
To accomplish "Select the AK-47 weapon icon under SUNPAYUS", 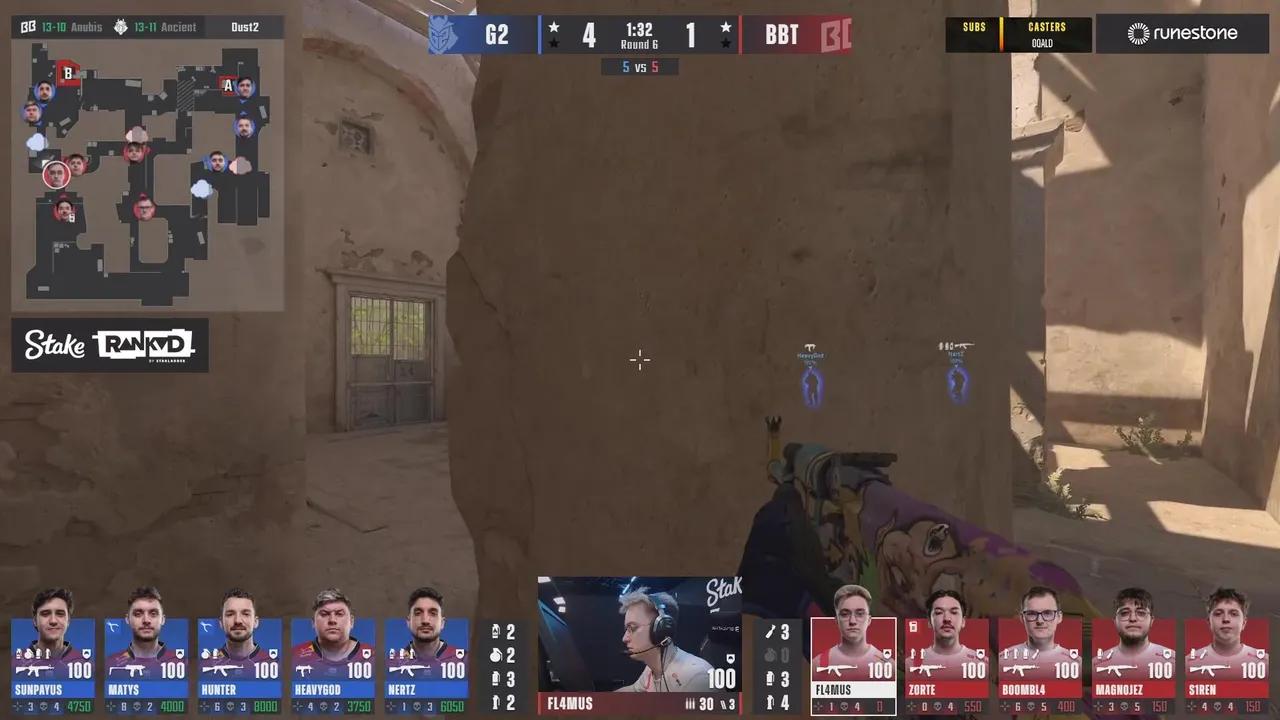I will [x=35, y=671].
